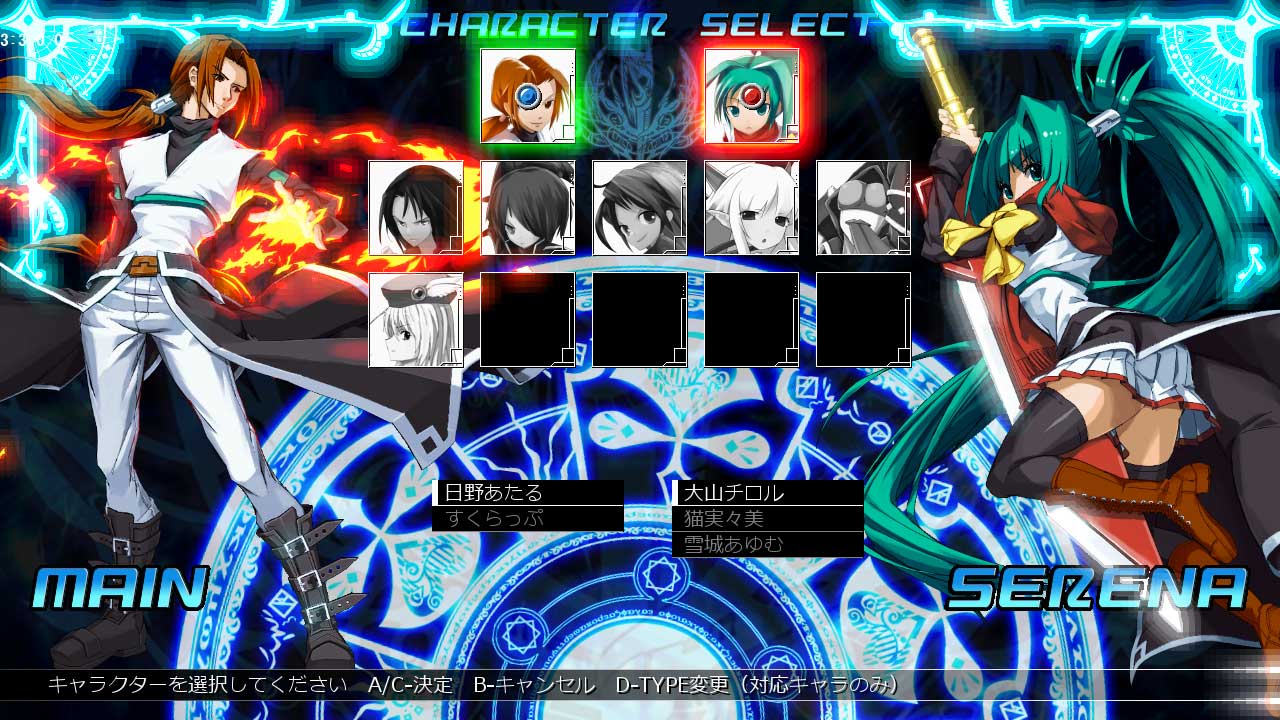This screenshot has height=720, width=1280.
Task: Select the white-haired elf-eared girl portrait
Action: 752,208
